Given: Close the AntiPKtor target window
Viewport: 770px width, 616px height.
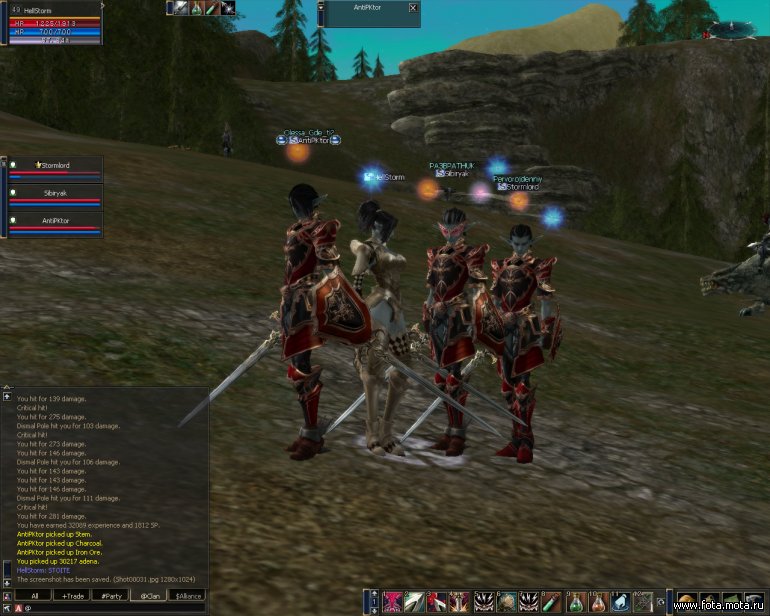Looking at the screenshot, I should (413, 8).
